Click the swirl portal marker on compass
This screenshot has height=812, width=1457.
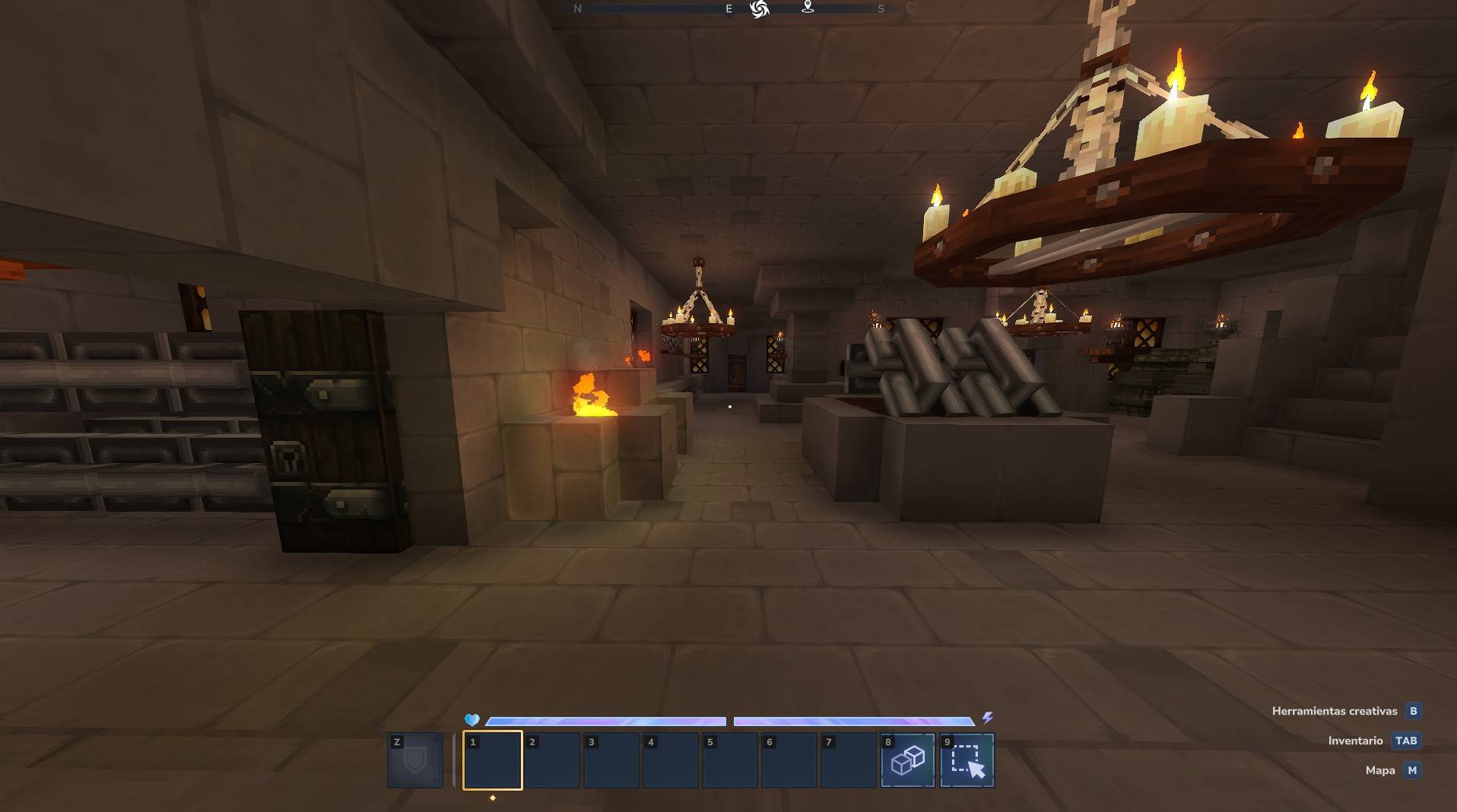point(759,9)
